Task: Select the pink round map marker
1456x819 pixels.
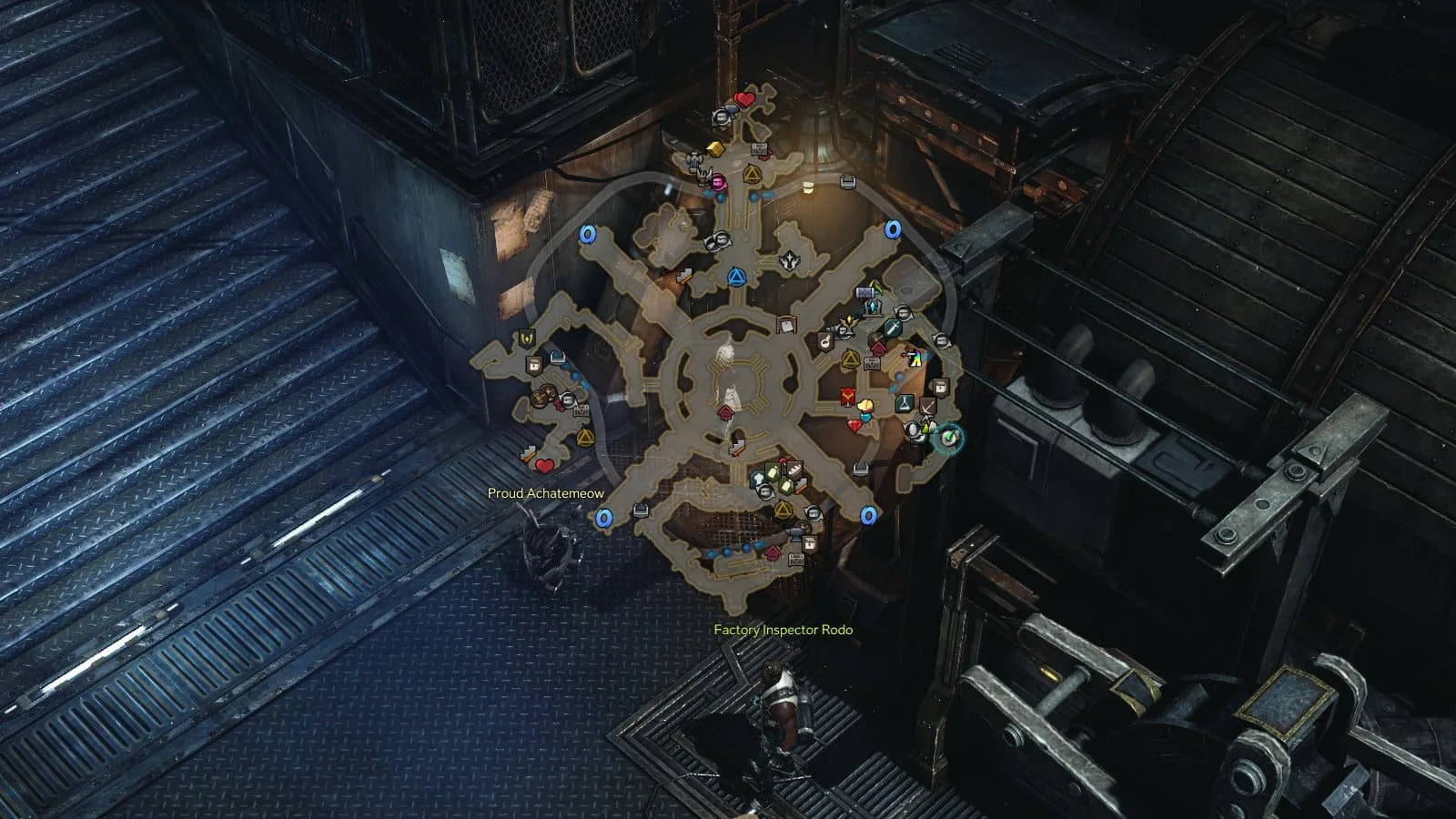Action: click(718, 178)
